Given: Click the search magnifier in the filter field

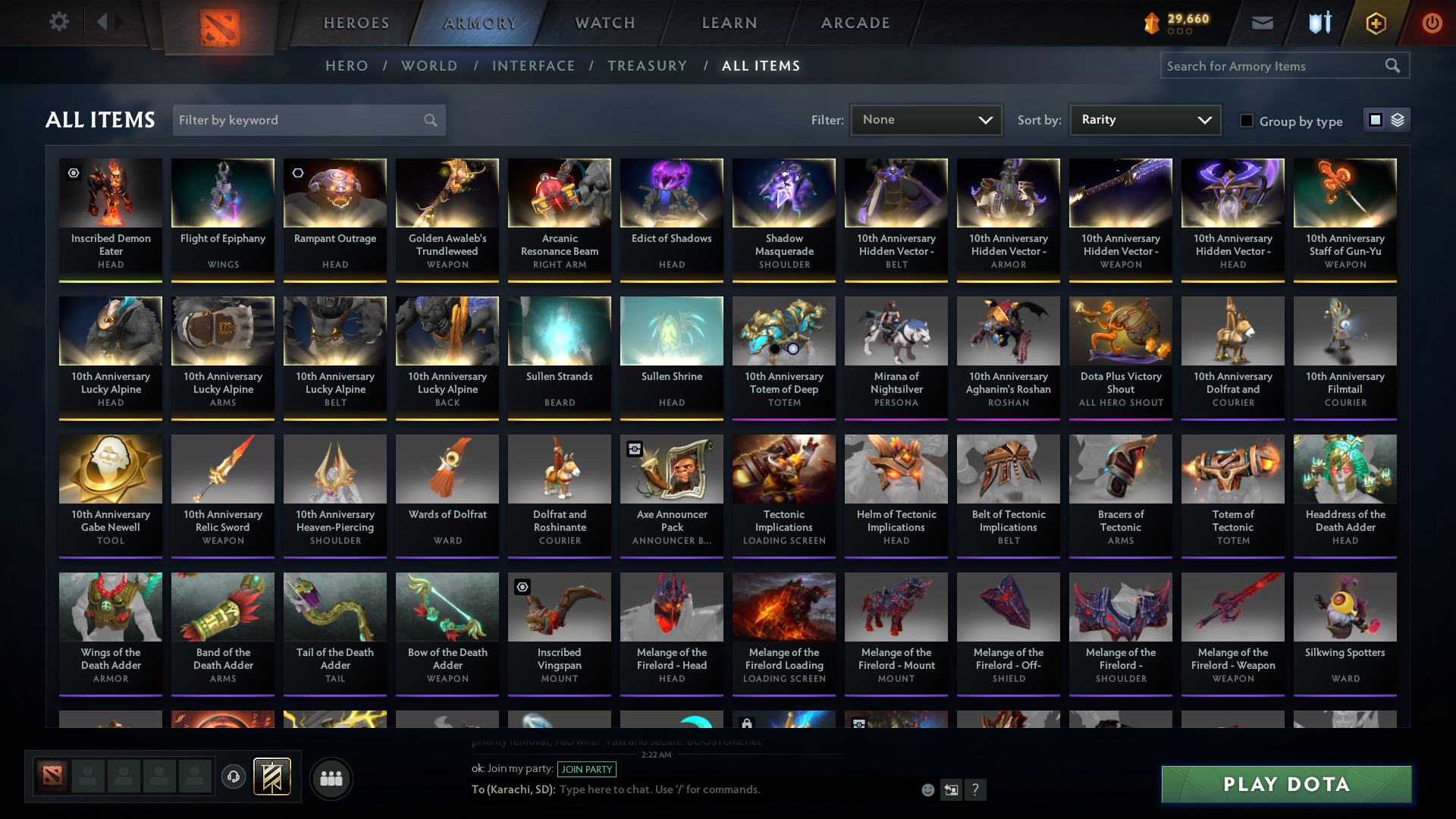Looking at the screenshot, I should (429, 120).
